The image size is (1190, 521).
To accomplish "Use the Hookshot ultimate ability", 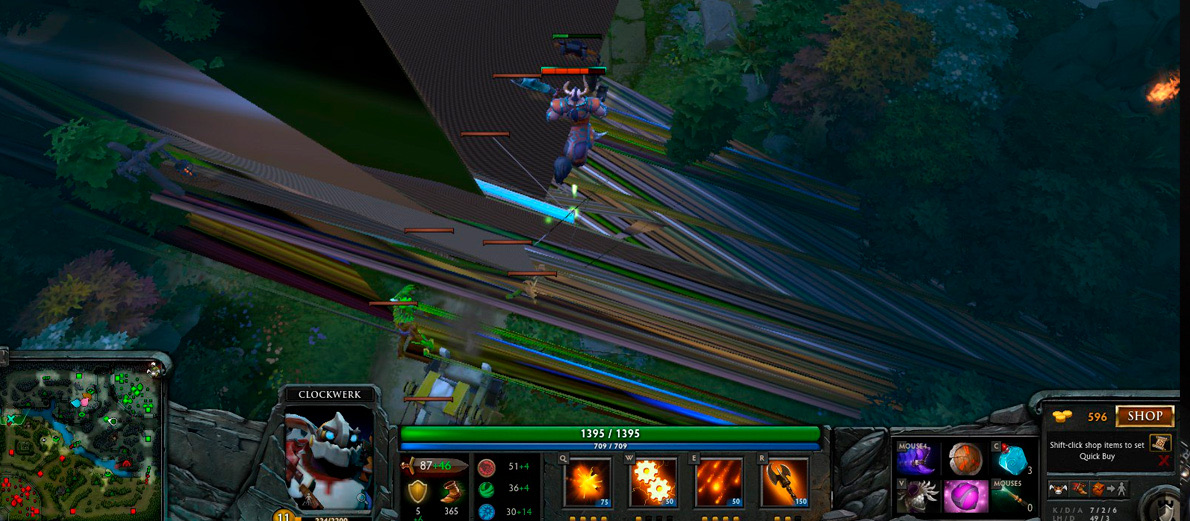I will pyautogui.click(x=784, y=482).
